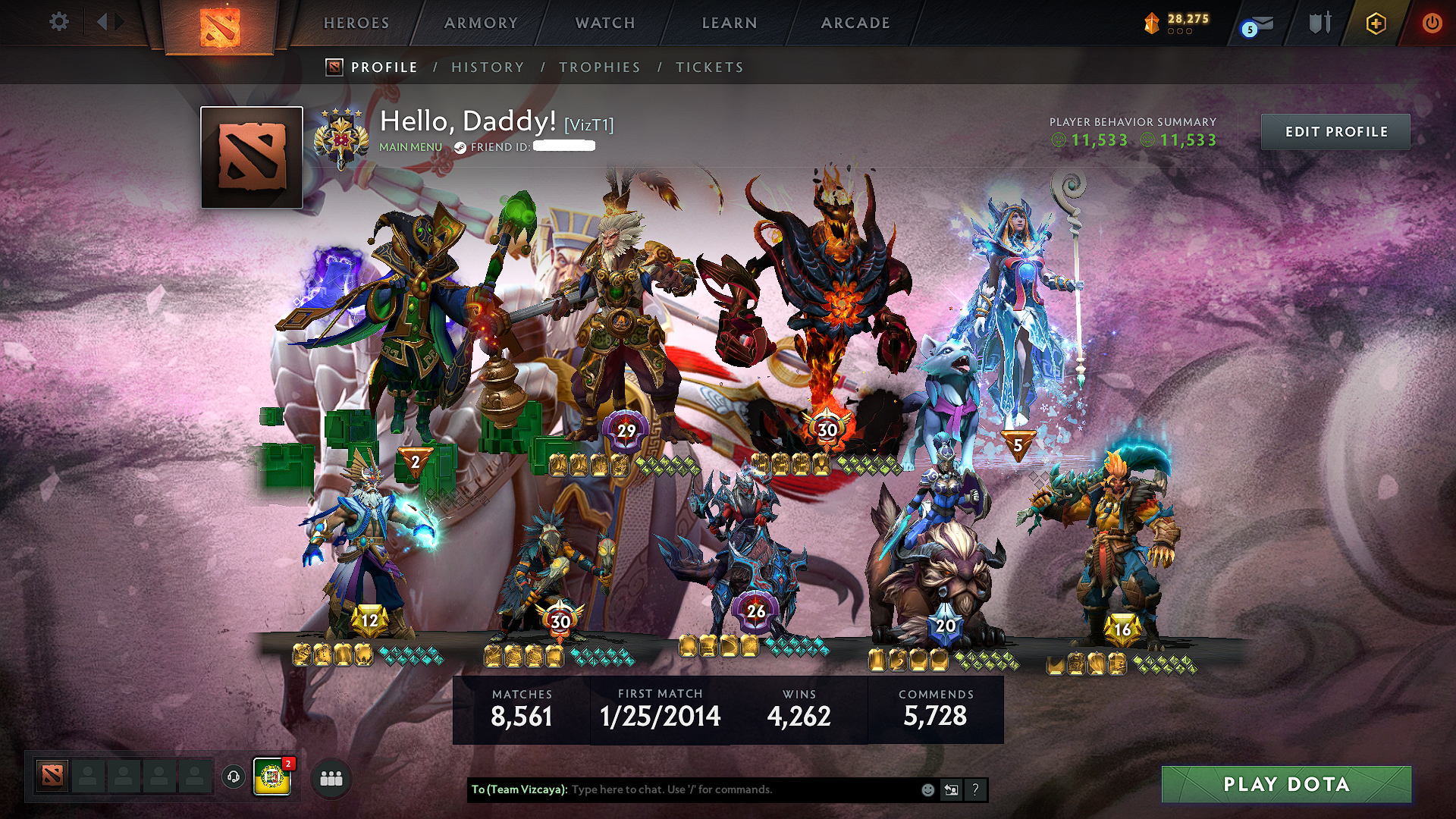
Task: Click the EDIT PROFILE button
Action: click(x=1335, y=131)
